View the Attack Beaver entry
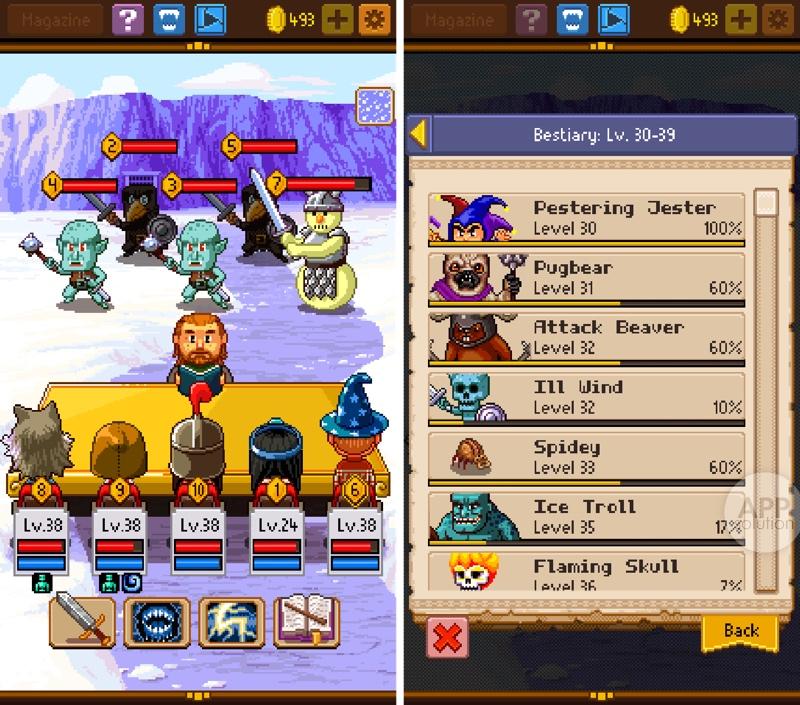Image resolution: width=800 pixels, height=705 pixels. pos(586,336)
